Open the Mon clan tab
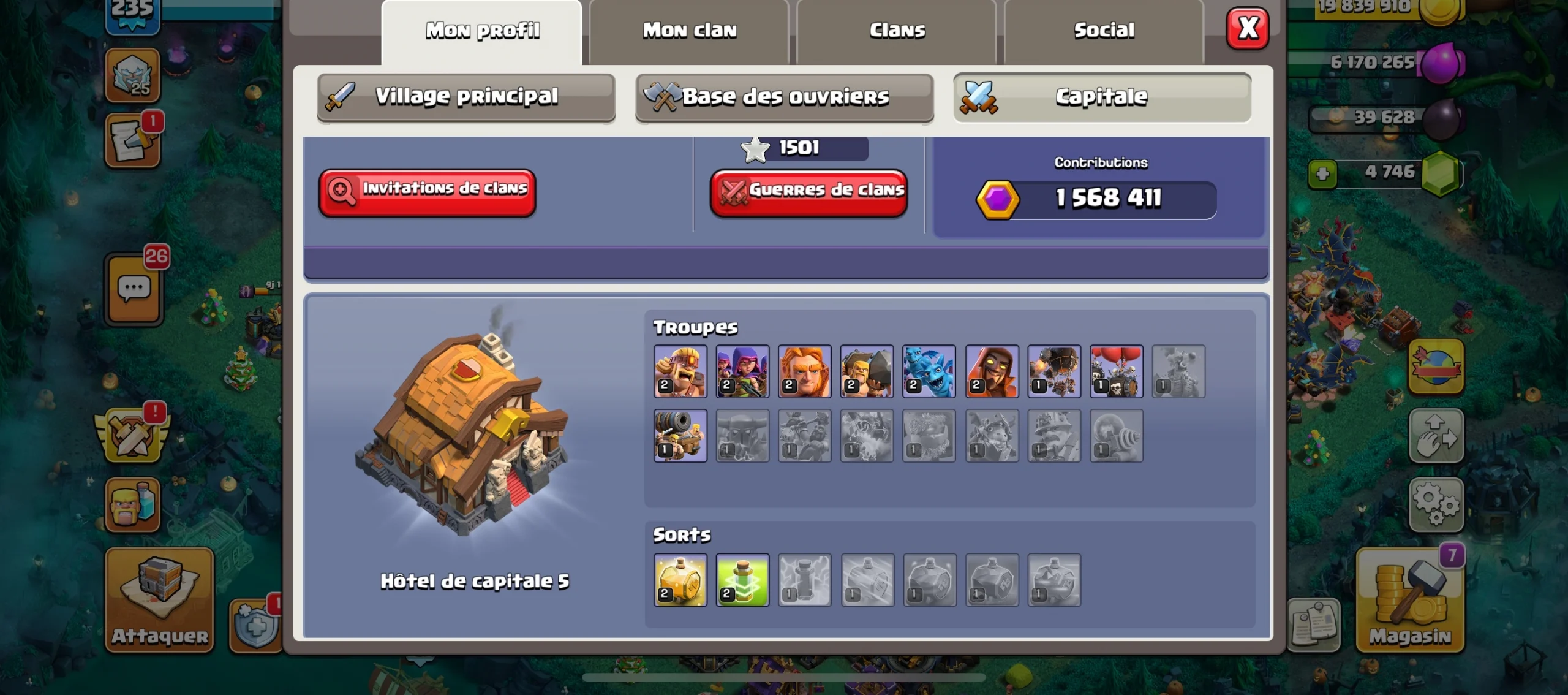This screenshot has height=695, width=1568. 689,29
